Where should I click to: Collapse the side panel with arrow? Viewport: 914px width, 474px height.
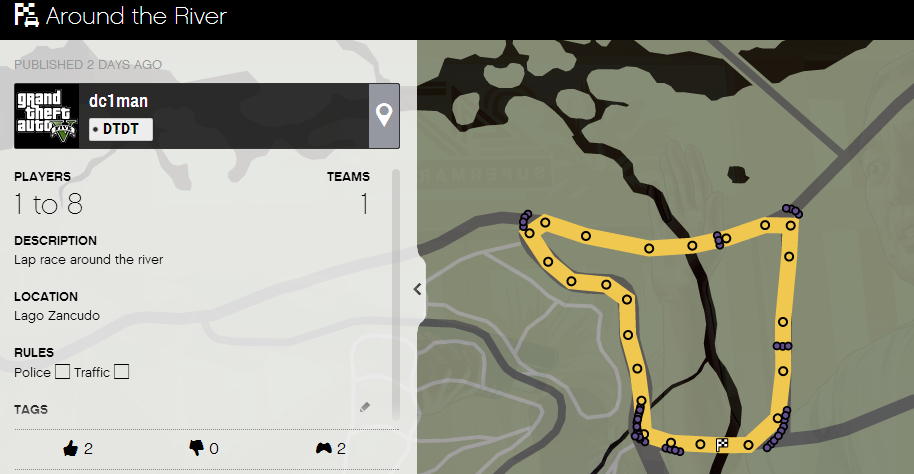click(418, 289)
